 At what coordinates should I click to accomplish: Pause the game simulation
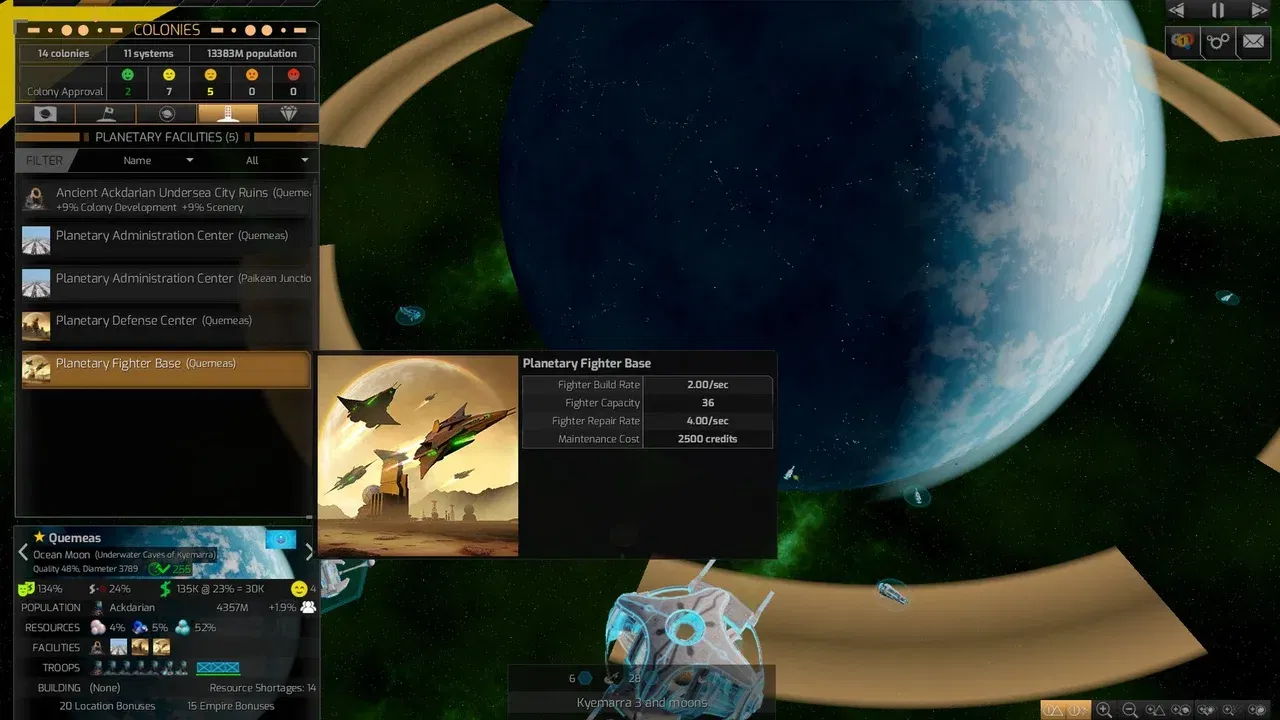[1216, 11]
